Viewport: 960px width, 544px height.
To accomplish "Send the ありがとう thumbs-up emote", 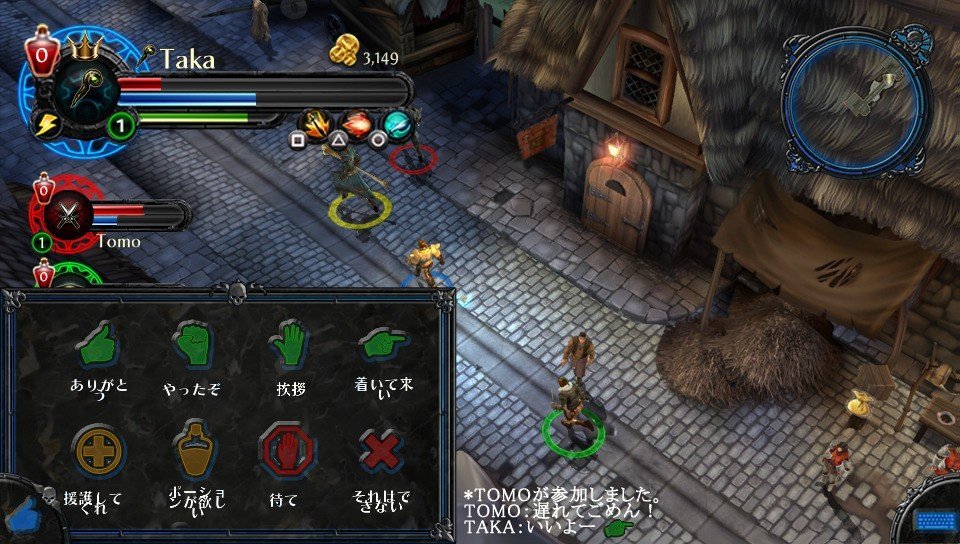I will click(96, 345).
